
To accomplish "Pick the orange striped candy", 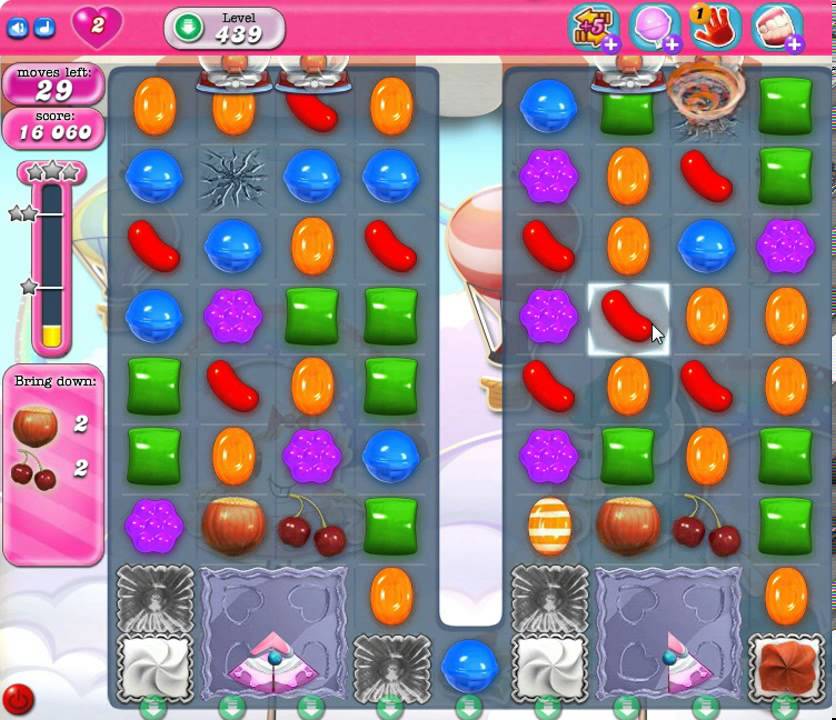I will tap(549, 526).
